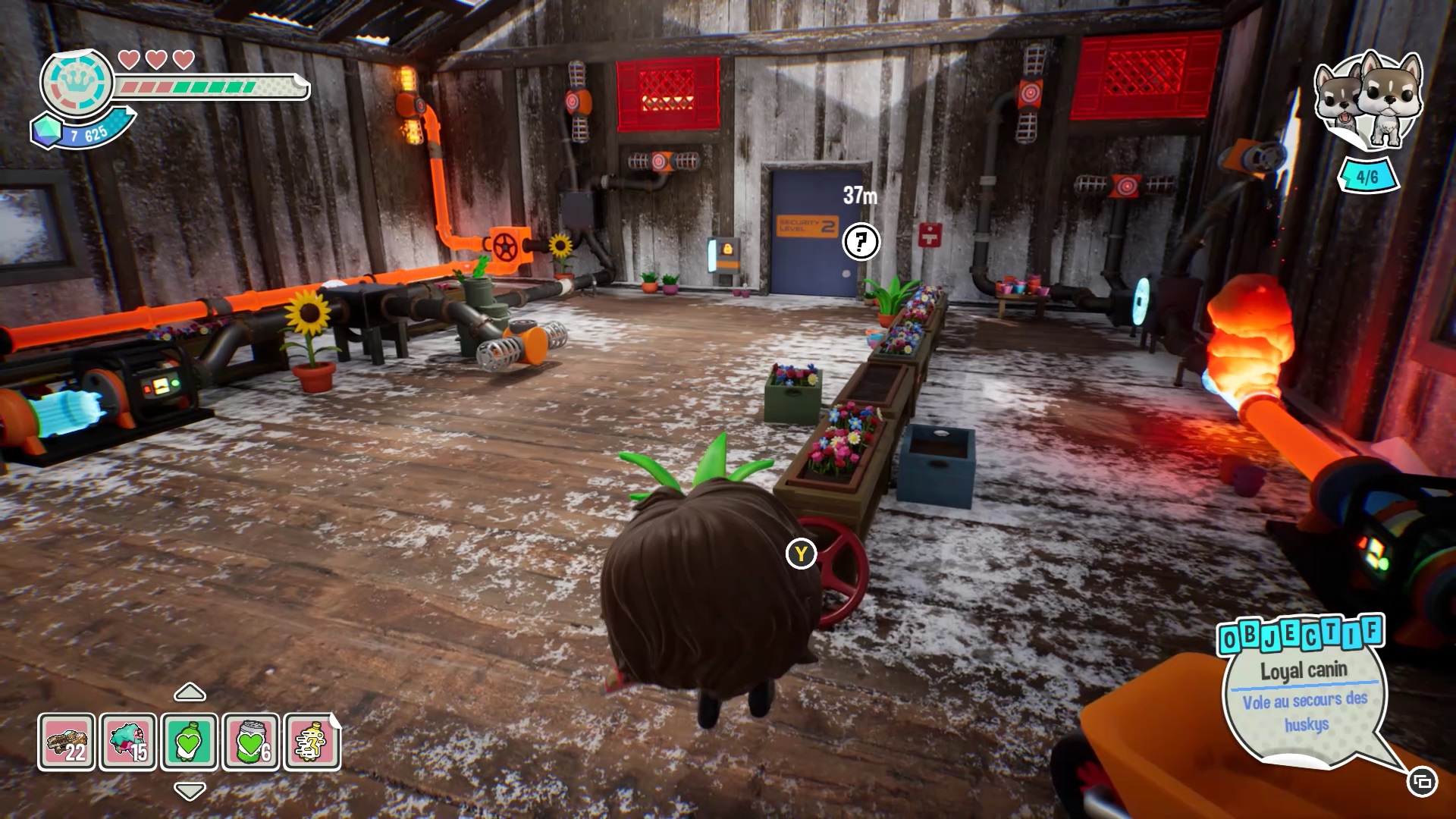Image resolution: width=1456 pixels, height=819 pixels.
Task: Select the green heart soda can slot
Action: pos(251,741)
